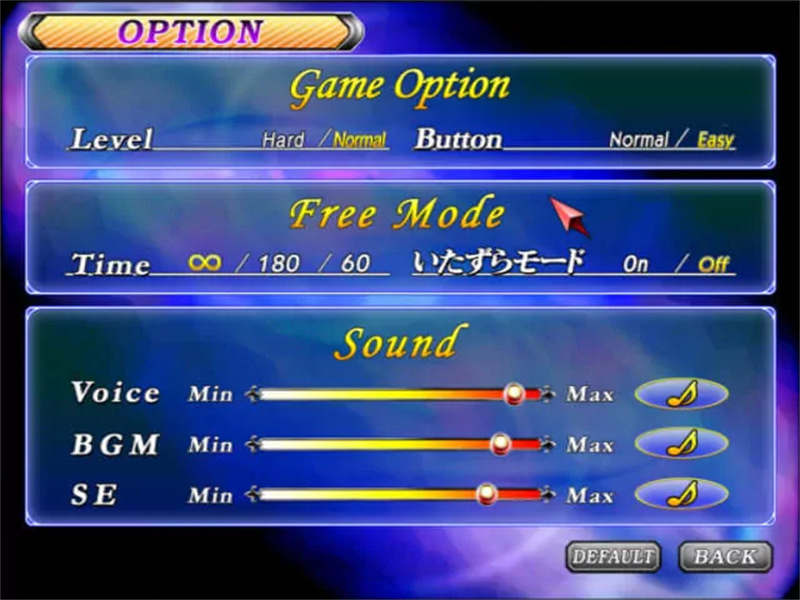The width and height of the screenshot is (800, 600).
Task: Play the Voice sound test note button
Action: [x=681, y=394]
